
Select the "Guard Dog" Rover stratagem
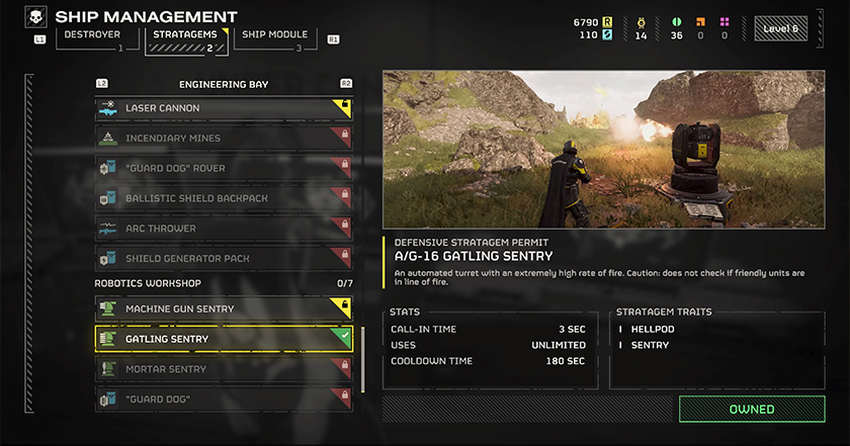(x=223, y=168)
